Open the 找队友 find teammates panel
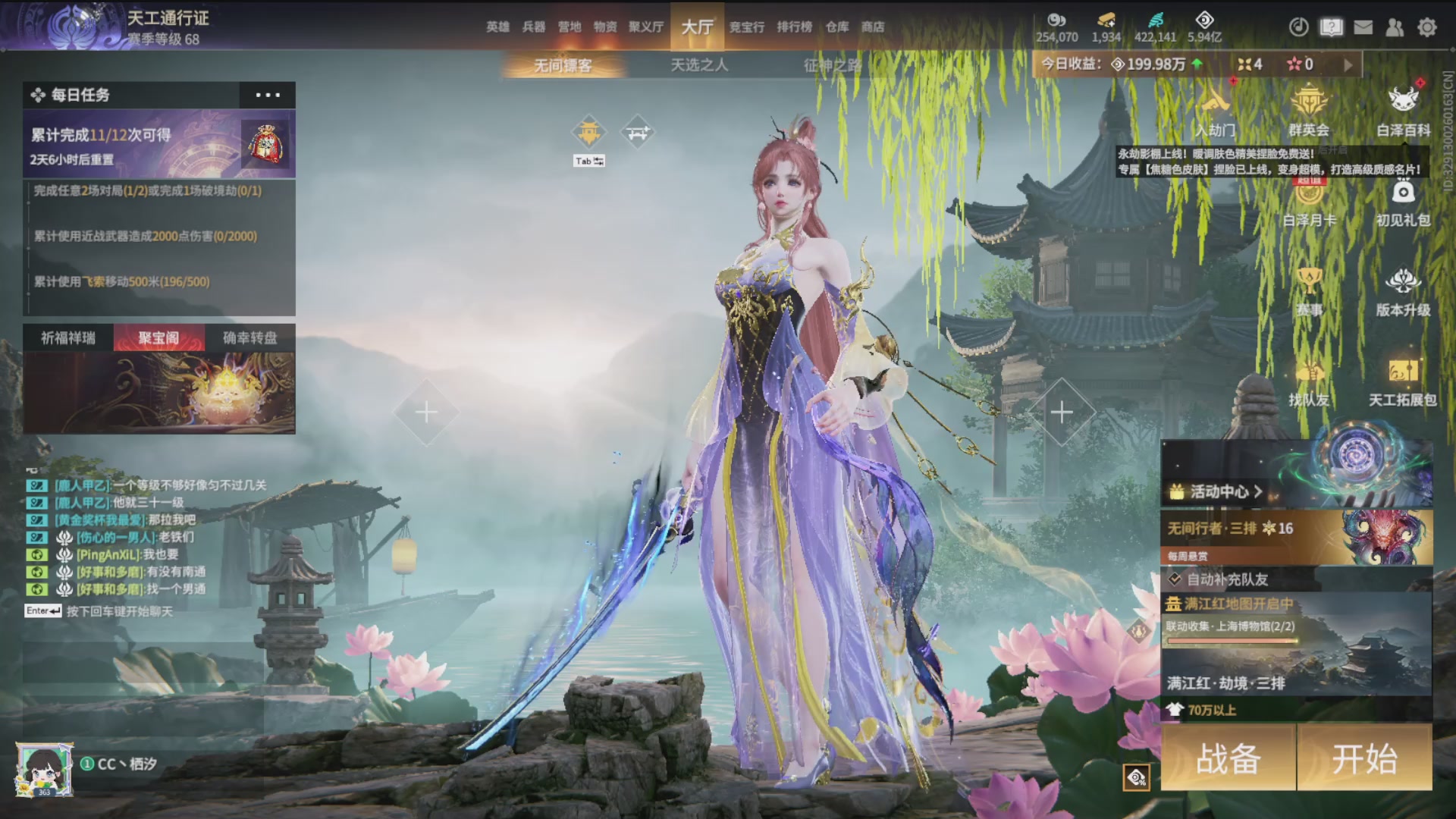Screen dimensions: 1456x819 (1309, 383)
